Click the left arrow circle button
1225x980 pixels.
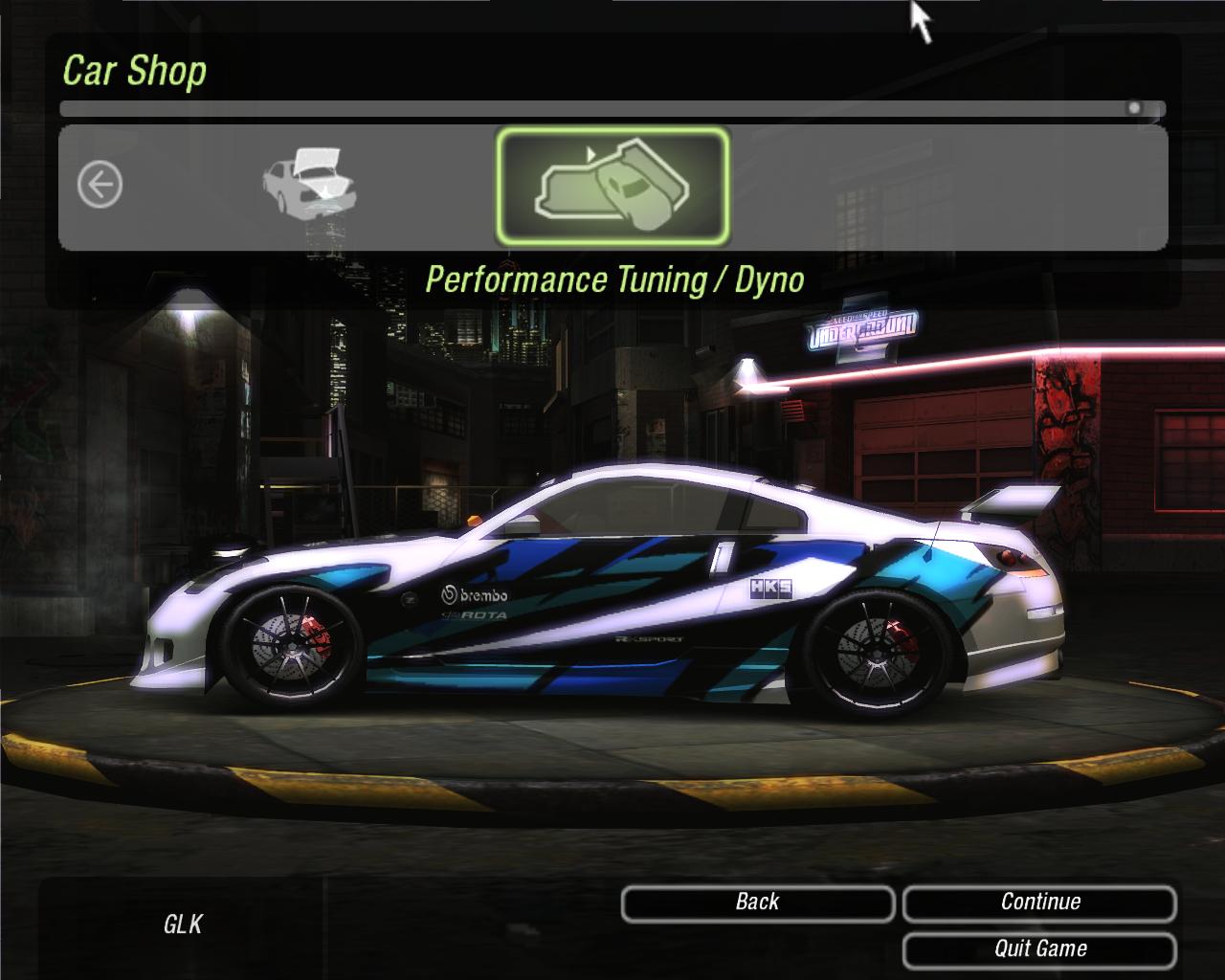click(100, 184)
